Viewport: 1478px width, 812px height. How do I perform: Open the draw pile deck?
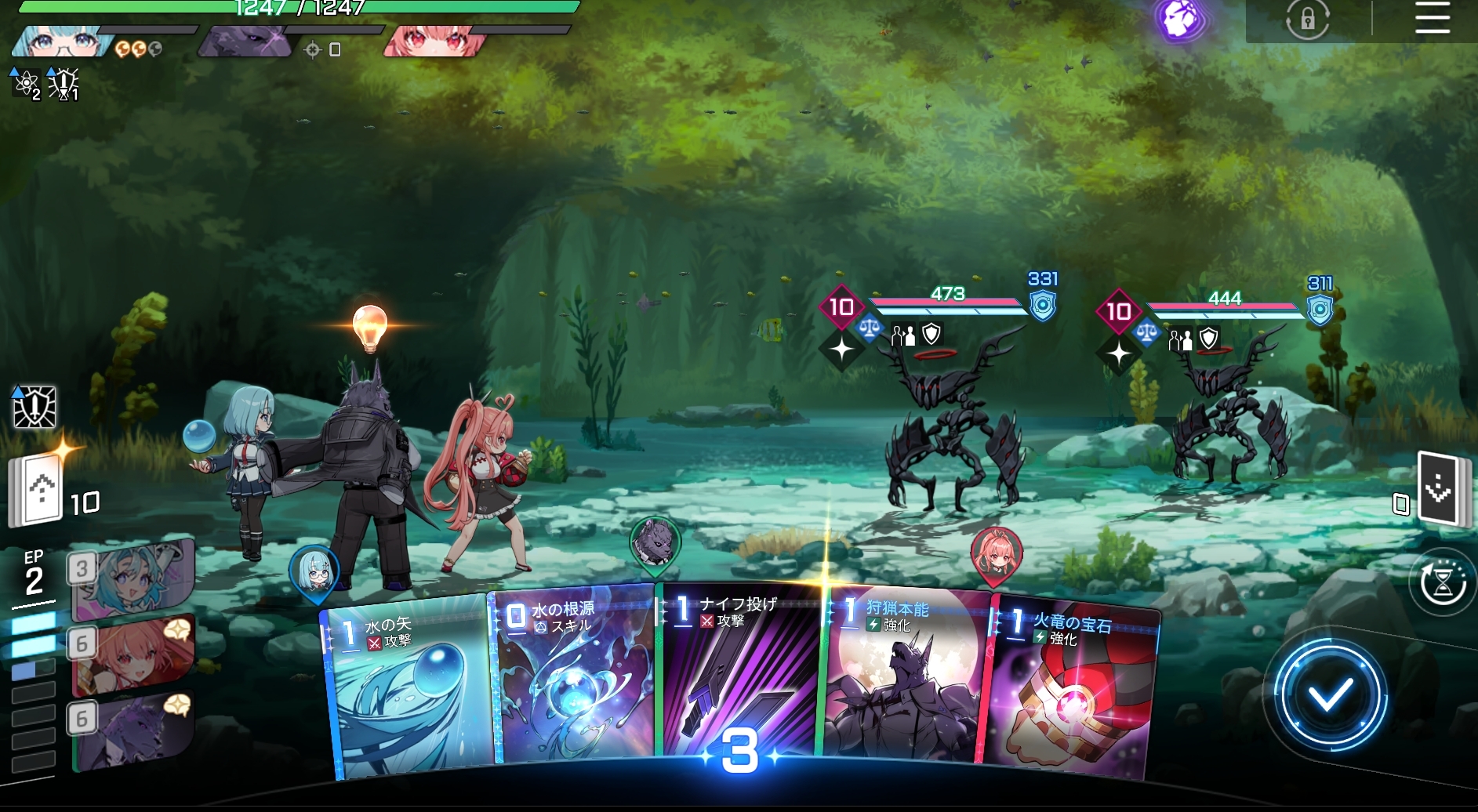[x=36, y=491]
